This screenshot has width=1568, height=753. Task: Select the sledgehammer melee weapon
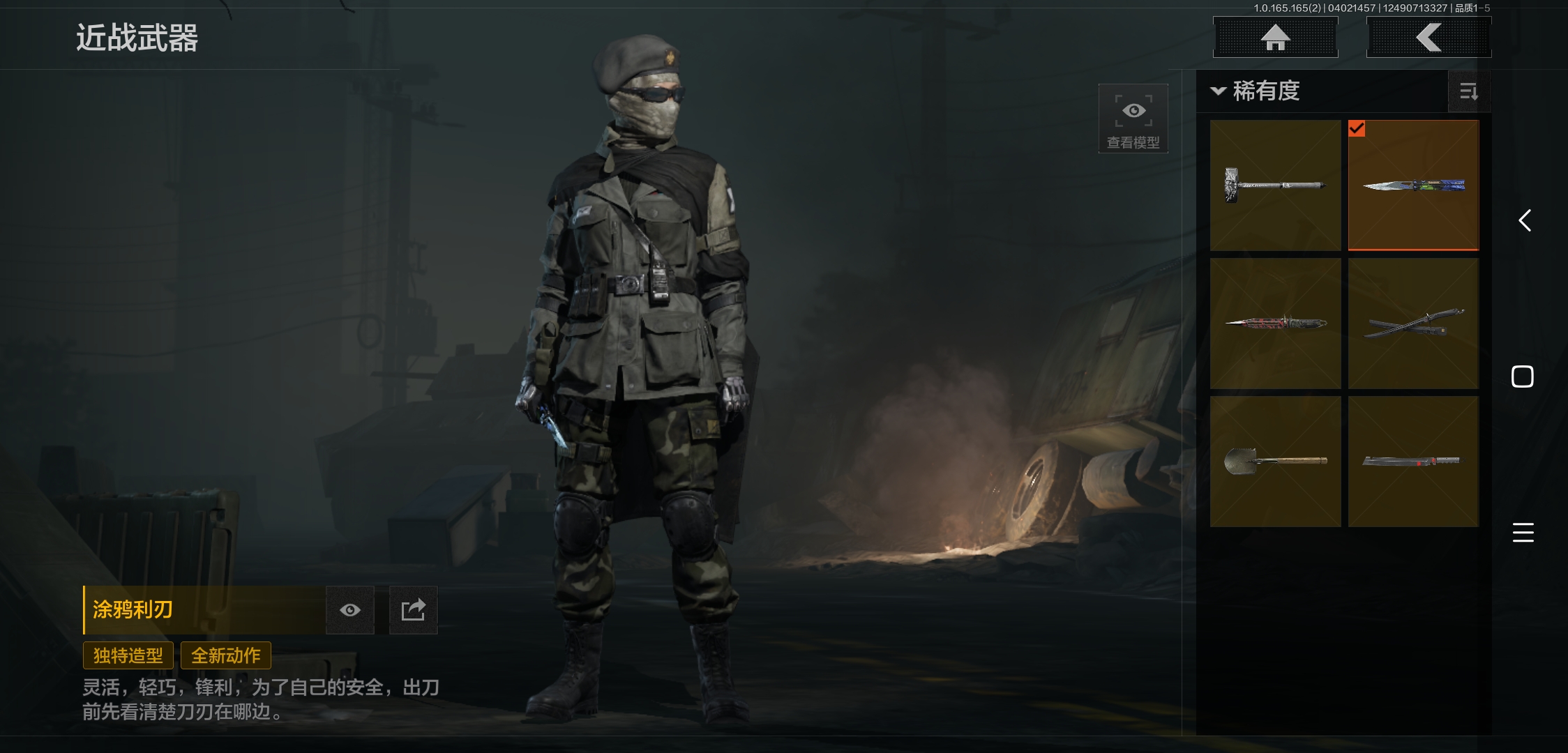[1275, 185]
